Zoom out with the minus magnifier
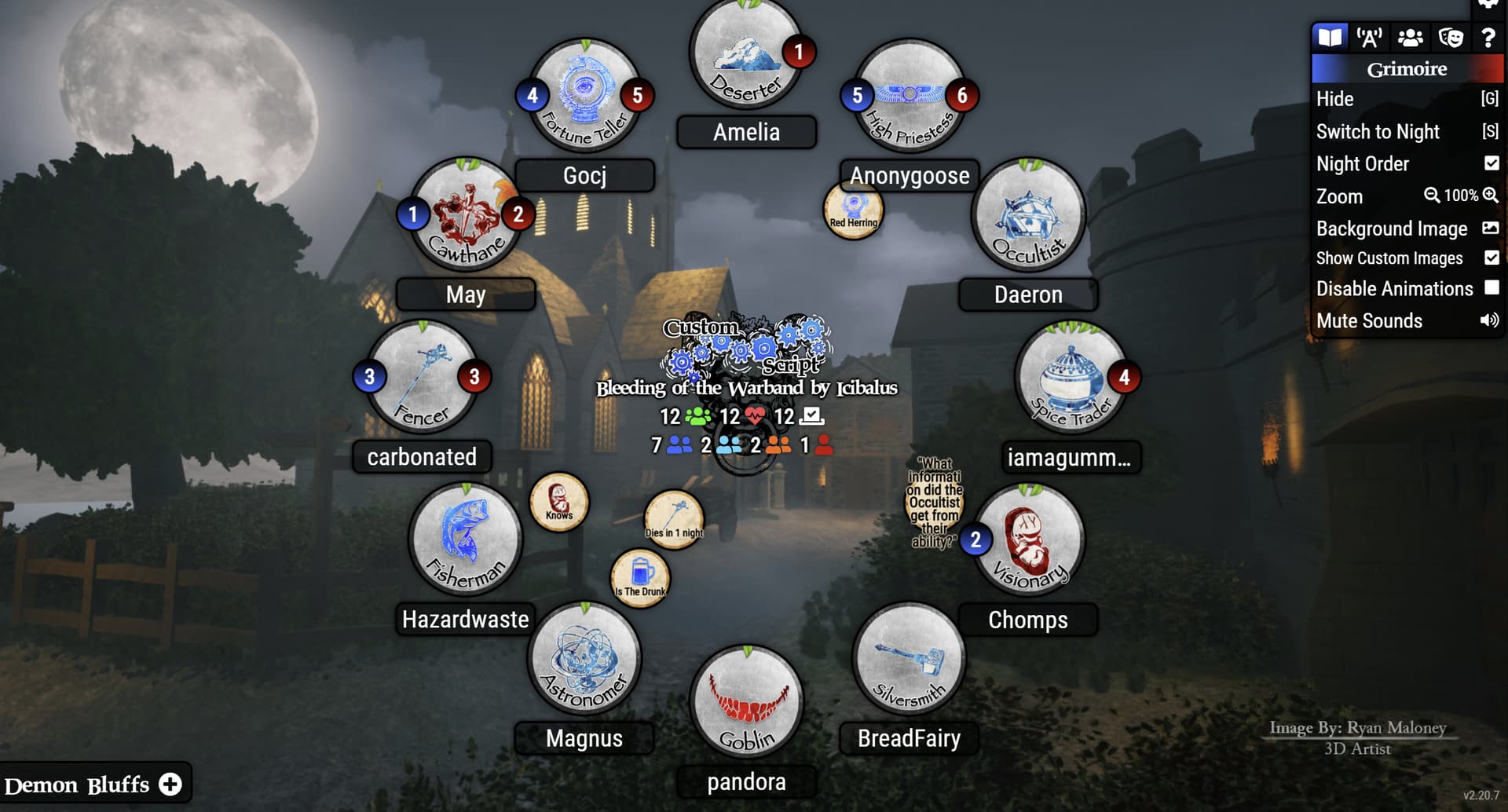The height and width of the screenshot is (812, 1508). point(1432,196)
